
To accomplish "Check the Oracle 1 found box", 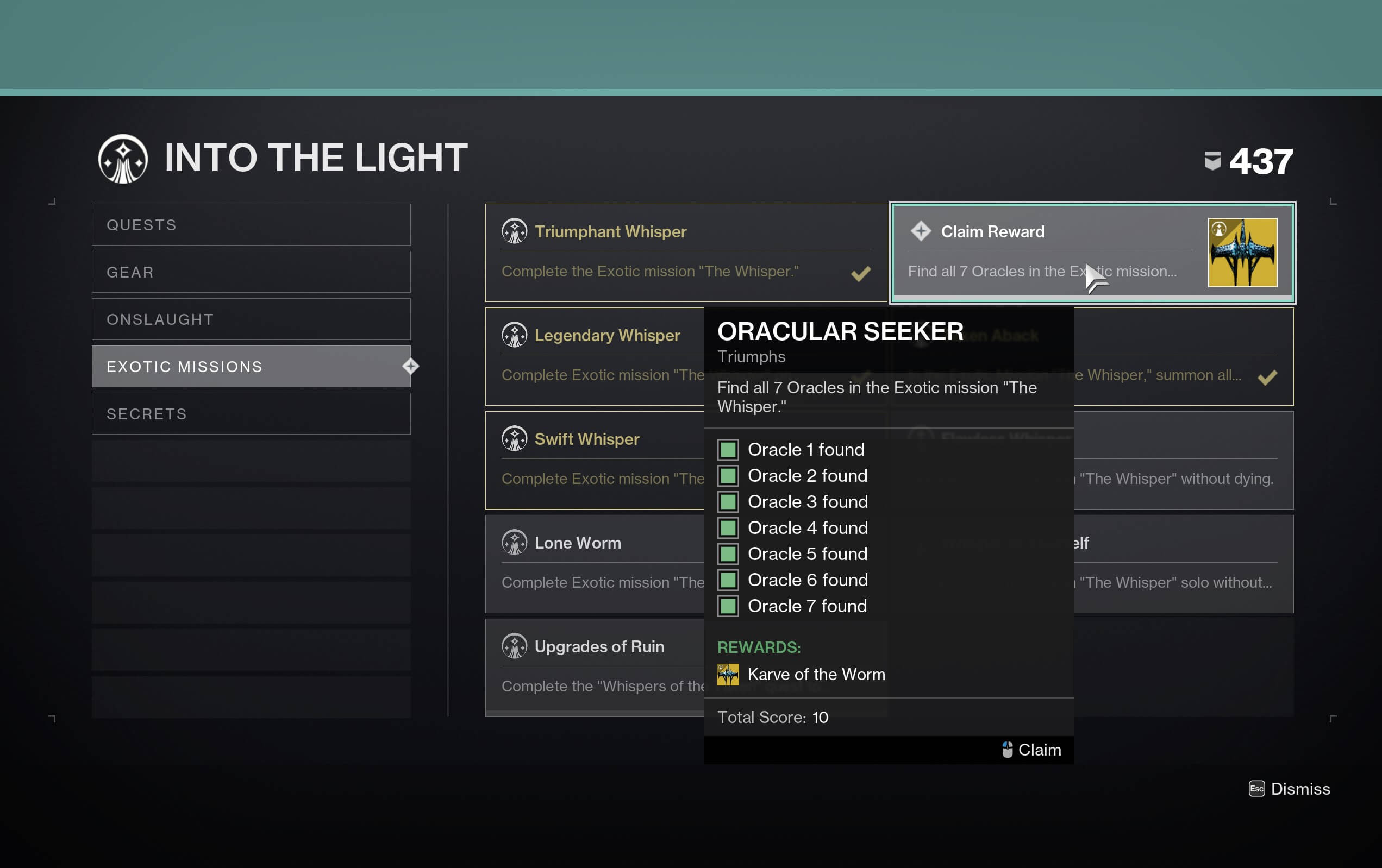I will pos(728,450).
